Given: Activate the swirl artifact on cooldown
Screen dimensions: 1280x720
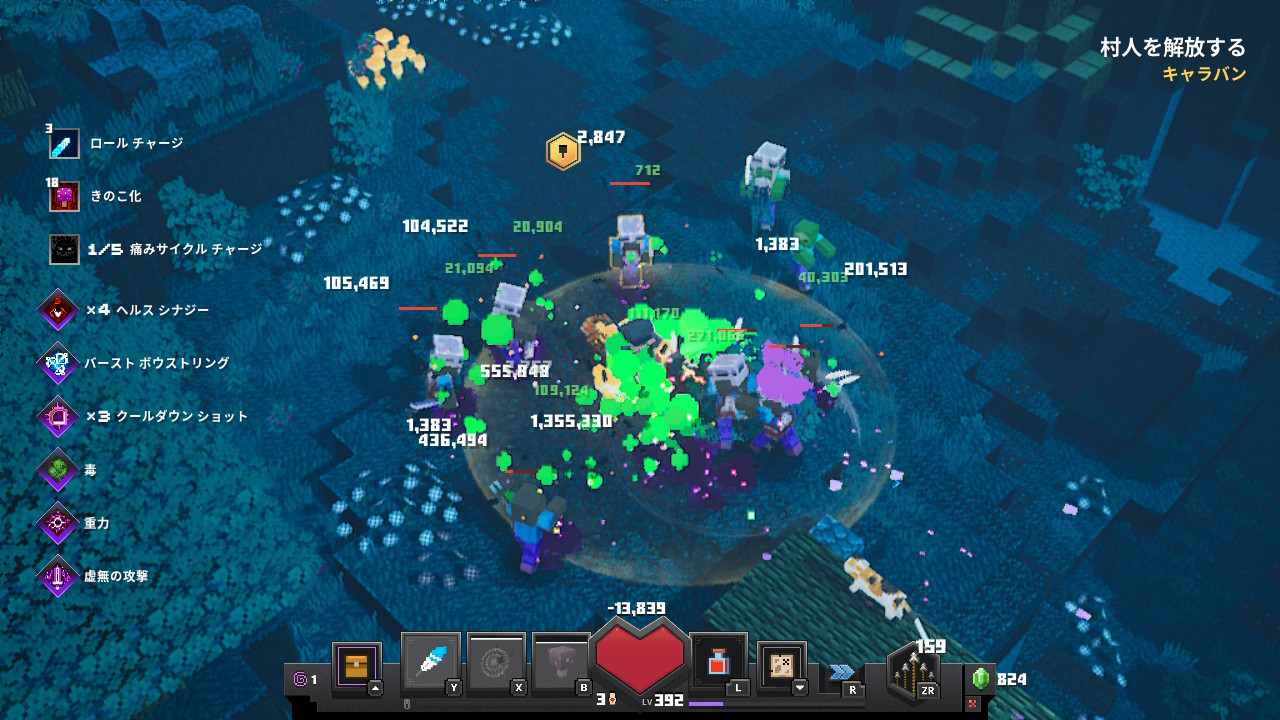Looking at the screenshot, I should [496, 661].
